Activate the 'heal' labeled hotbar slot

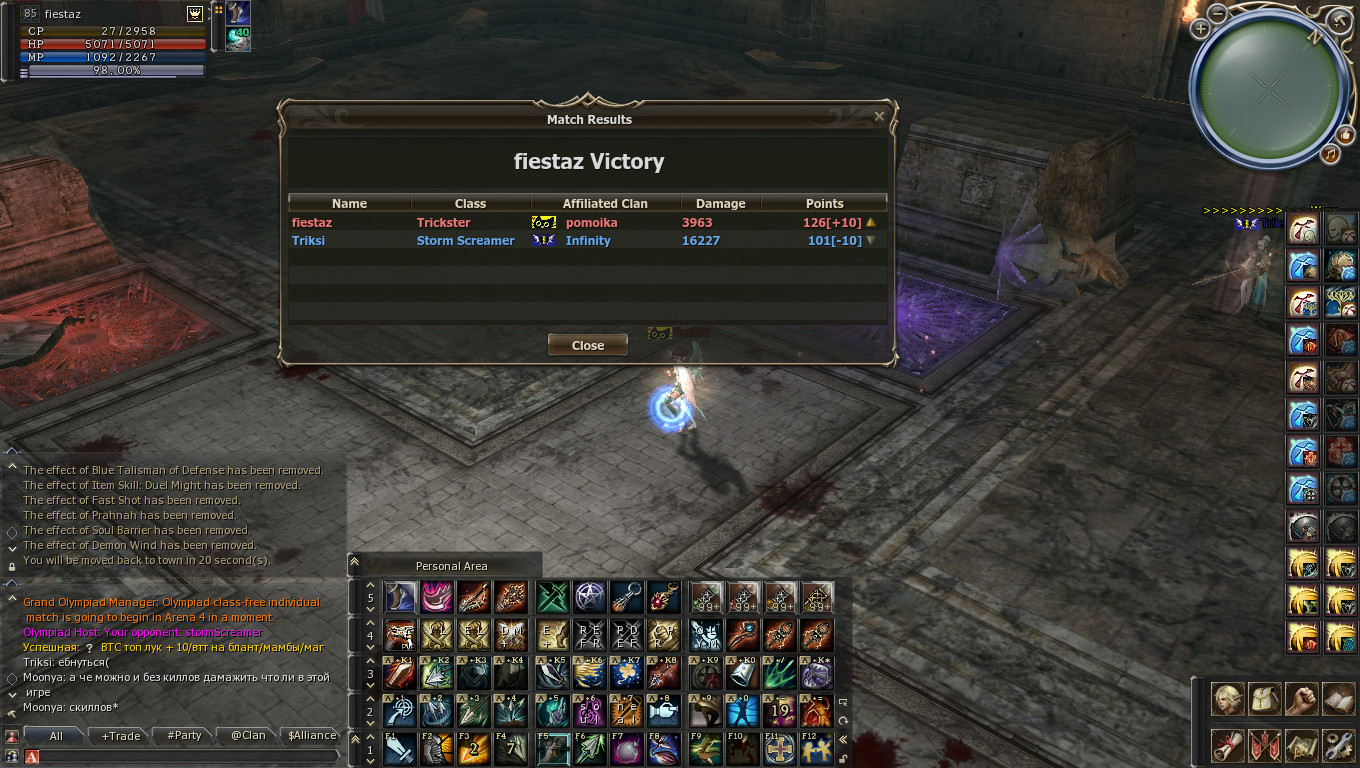coord(627,711)
